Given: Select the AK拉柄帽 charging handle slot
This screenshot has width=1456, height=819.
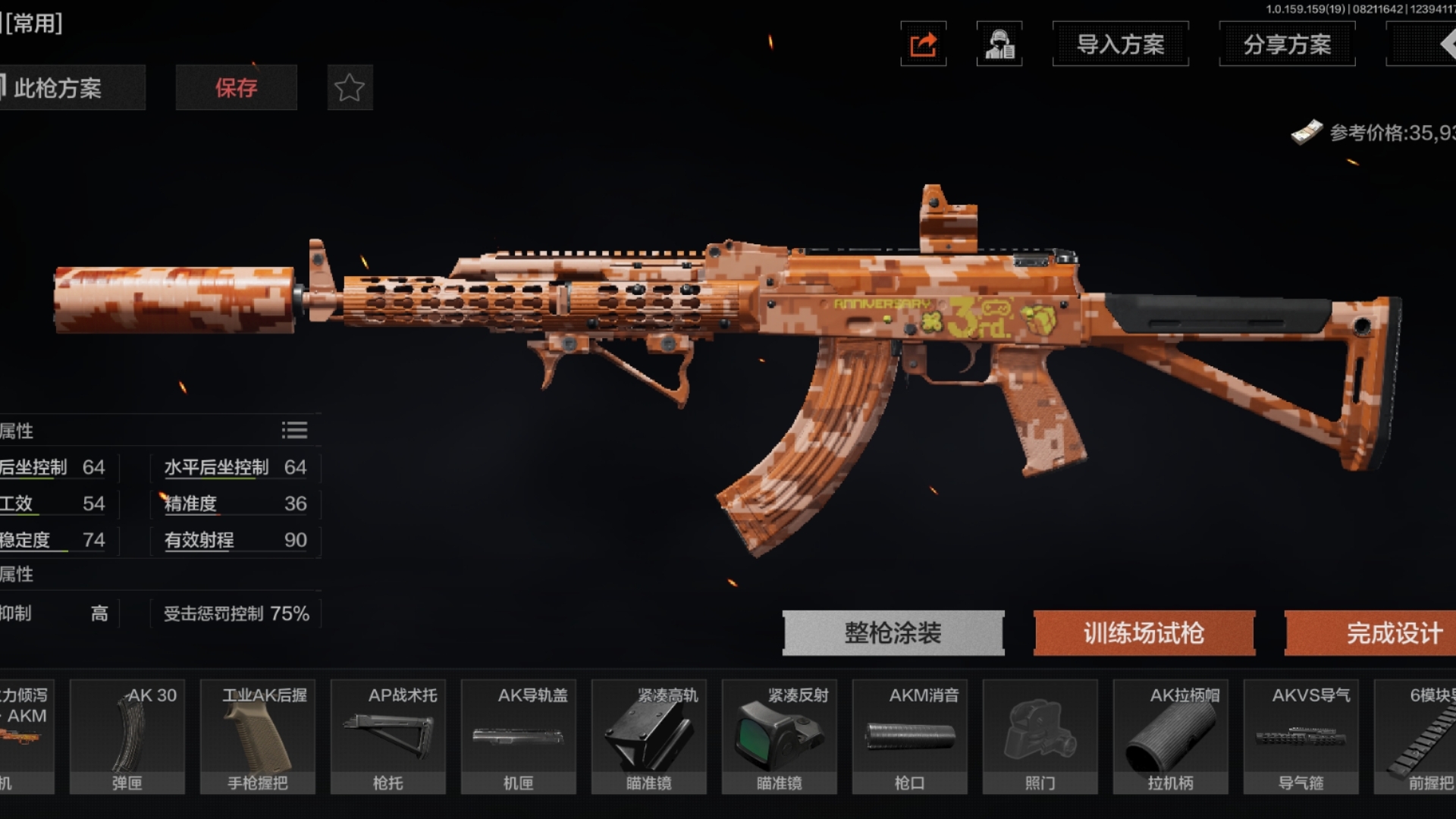Looking at the screenshot, I should tap(1171, 736).
